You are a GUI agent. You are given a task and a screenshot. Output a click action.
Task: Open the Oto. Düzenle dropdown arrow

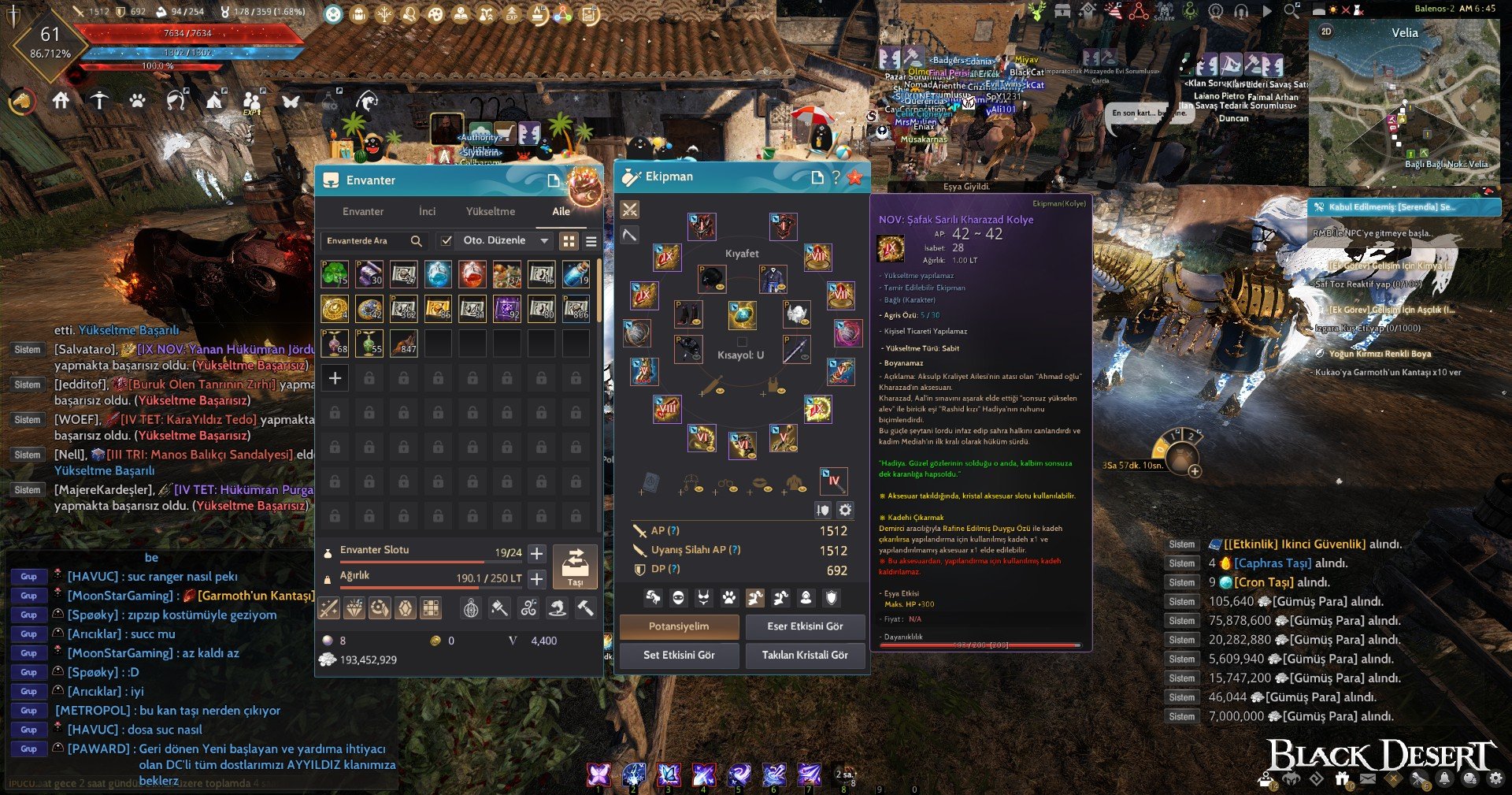tap(544, 240)
